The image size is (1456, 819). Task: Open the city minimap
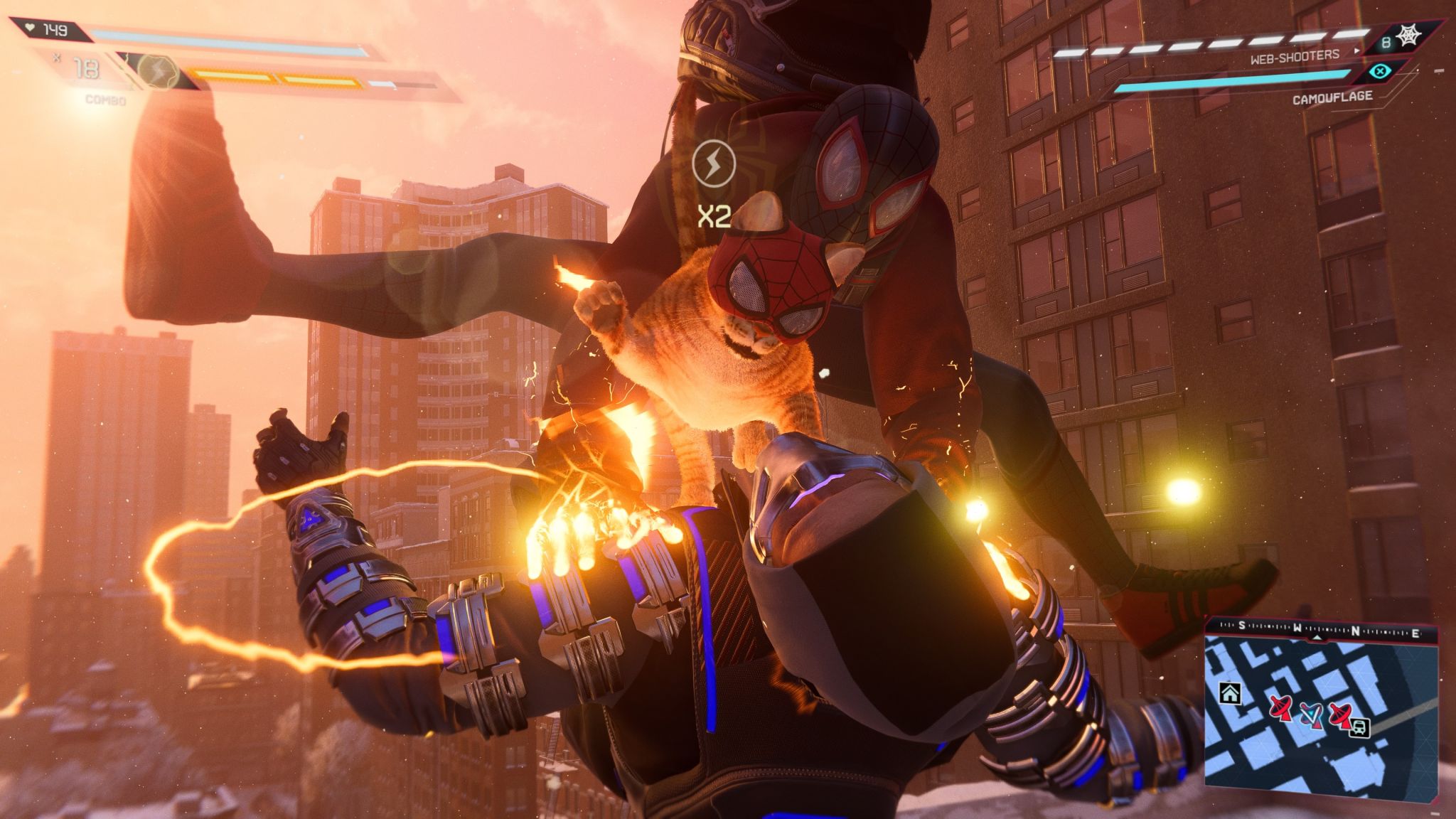coord(1320,718)
